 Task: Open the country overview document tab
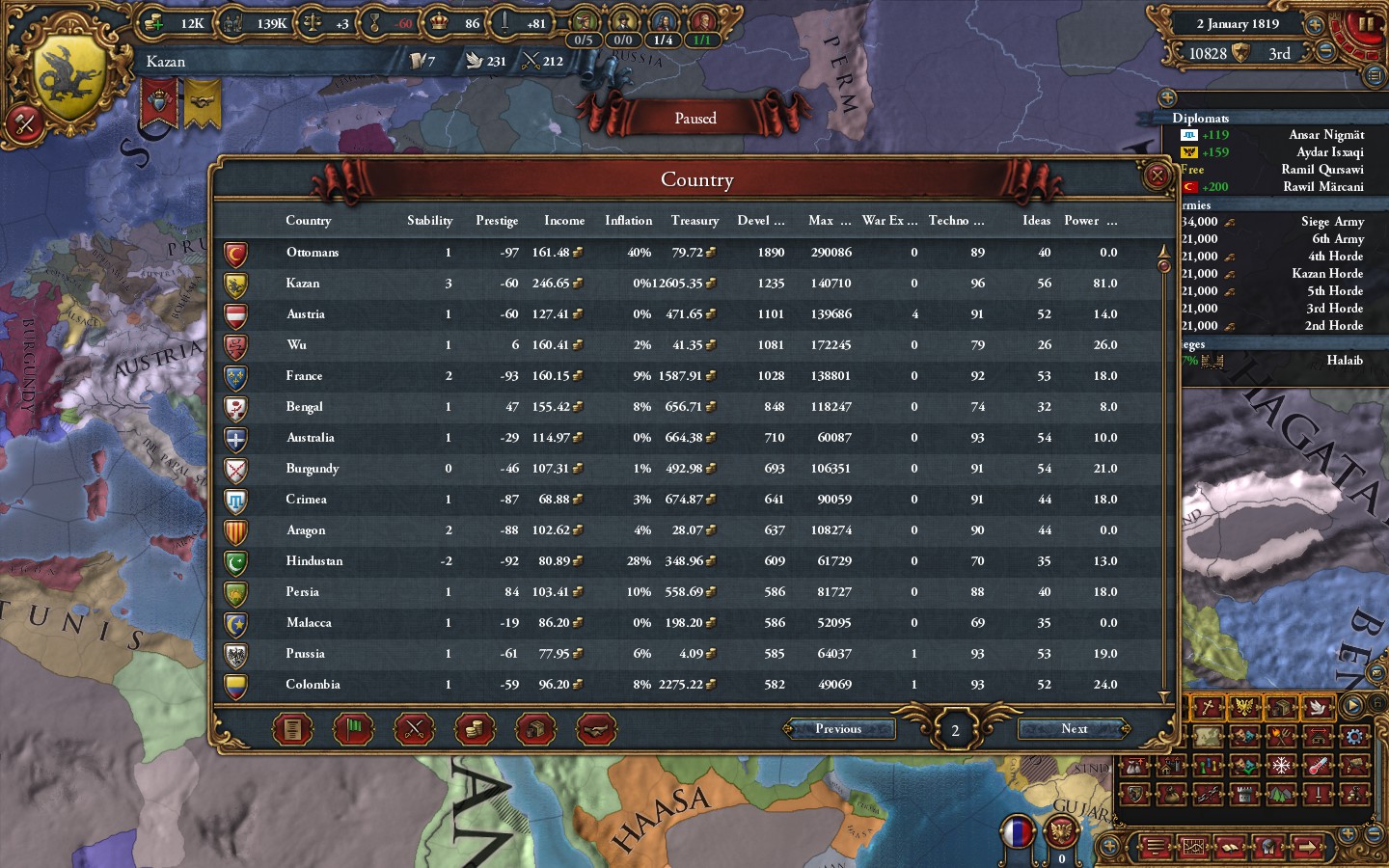click(291, 729)
